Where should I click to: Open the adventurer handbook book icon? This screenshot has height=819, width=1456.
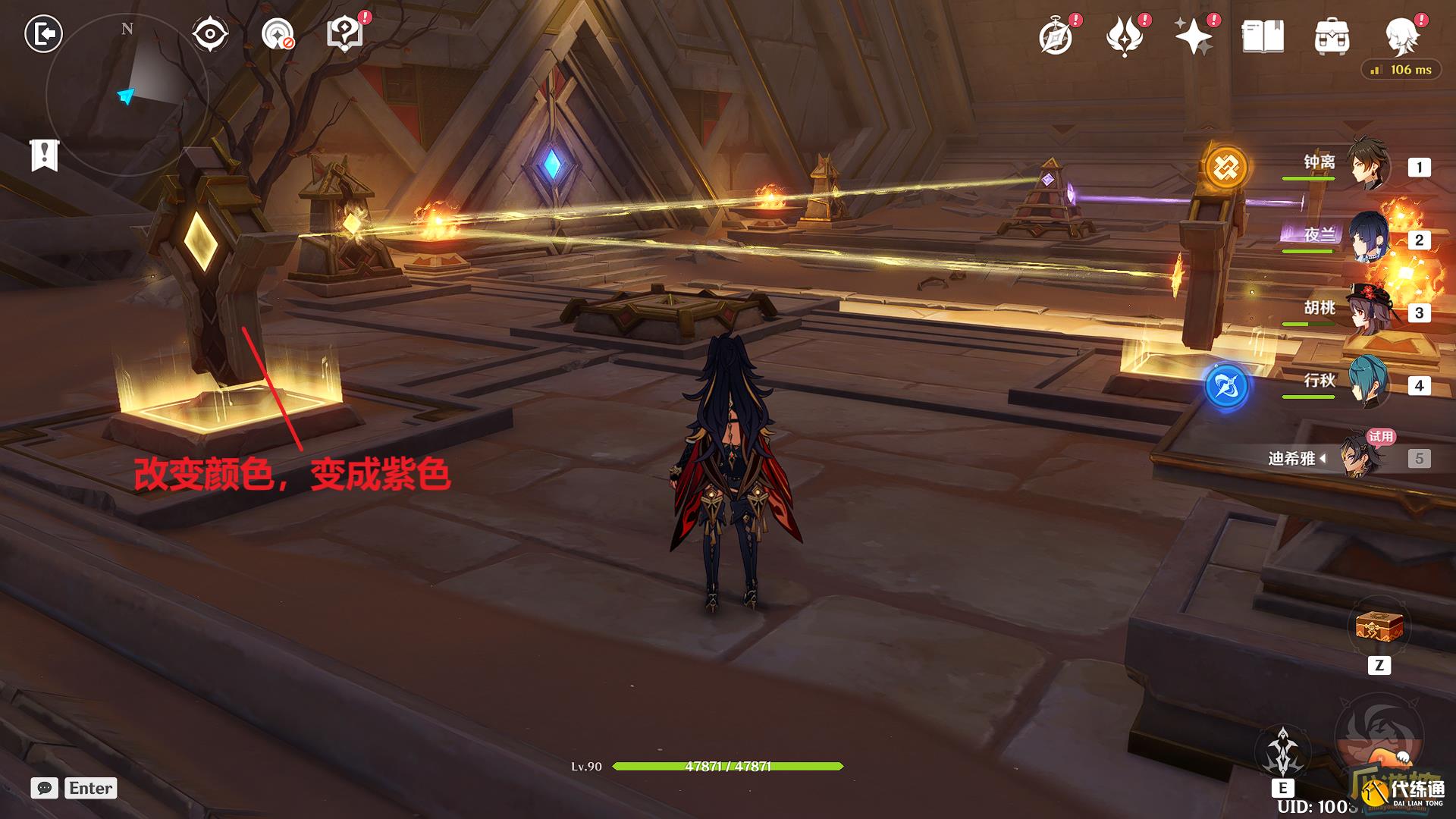[1263, 36]
